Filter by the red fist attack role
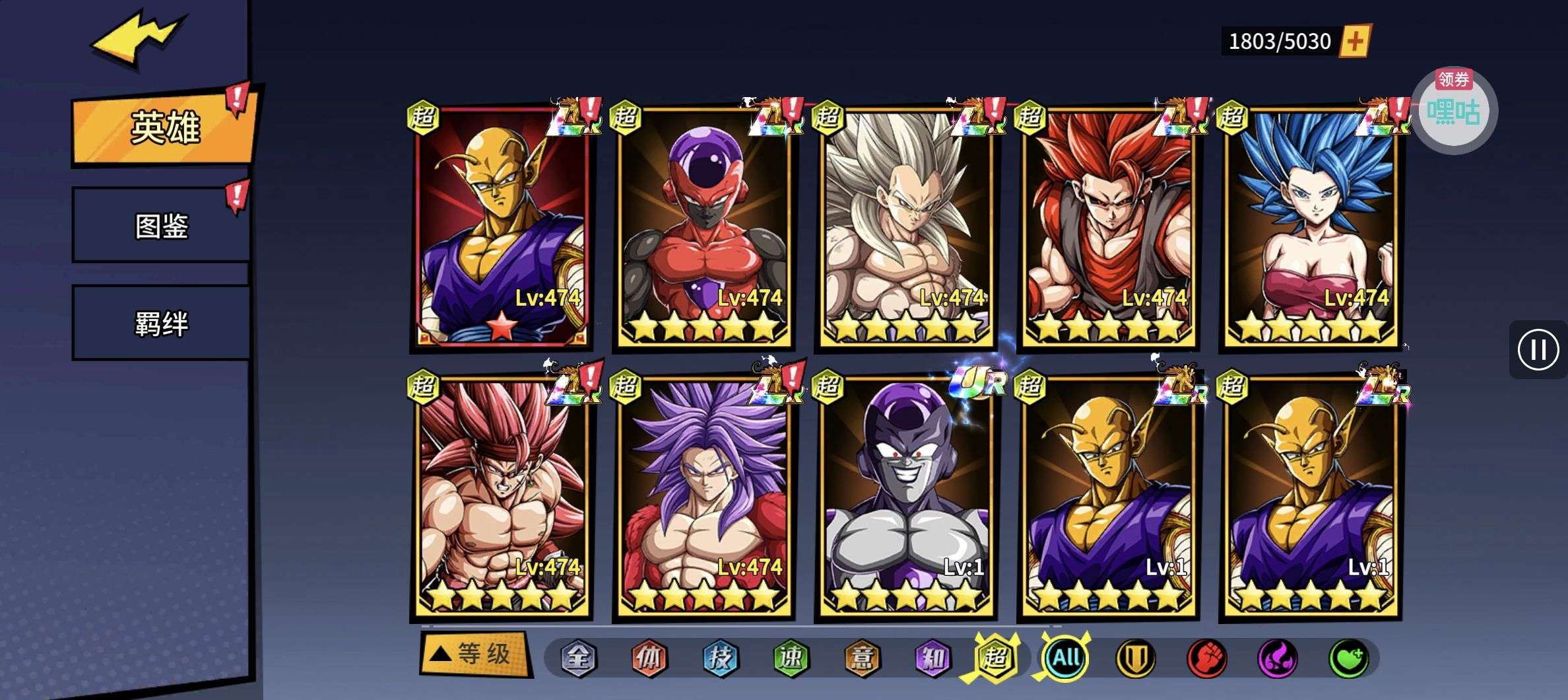 1206,658
